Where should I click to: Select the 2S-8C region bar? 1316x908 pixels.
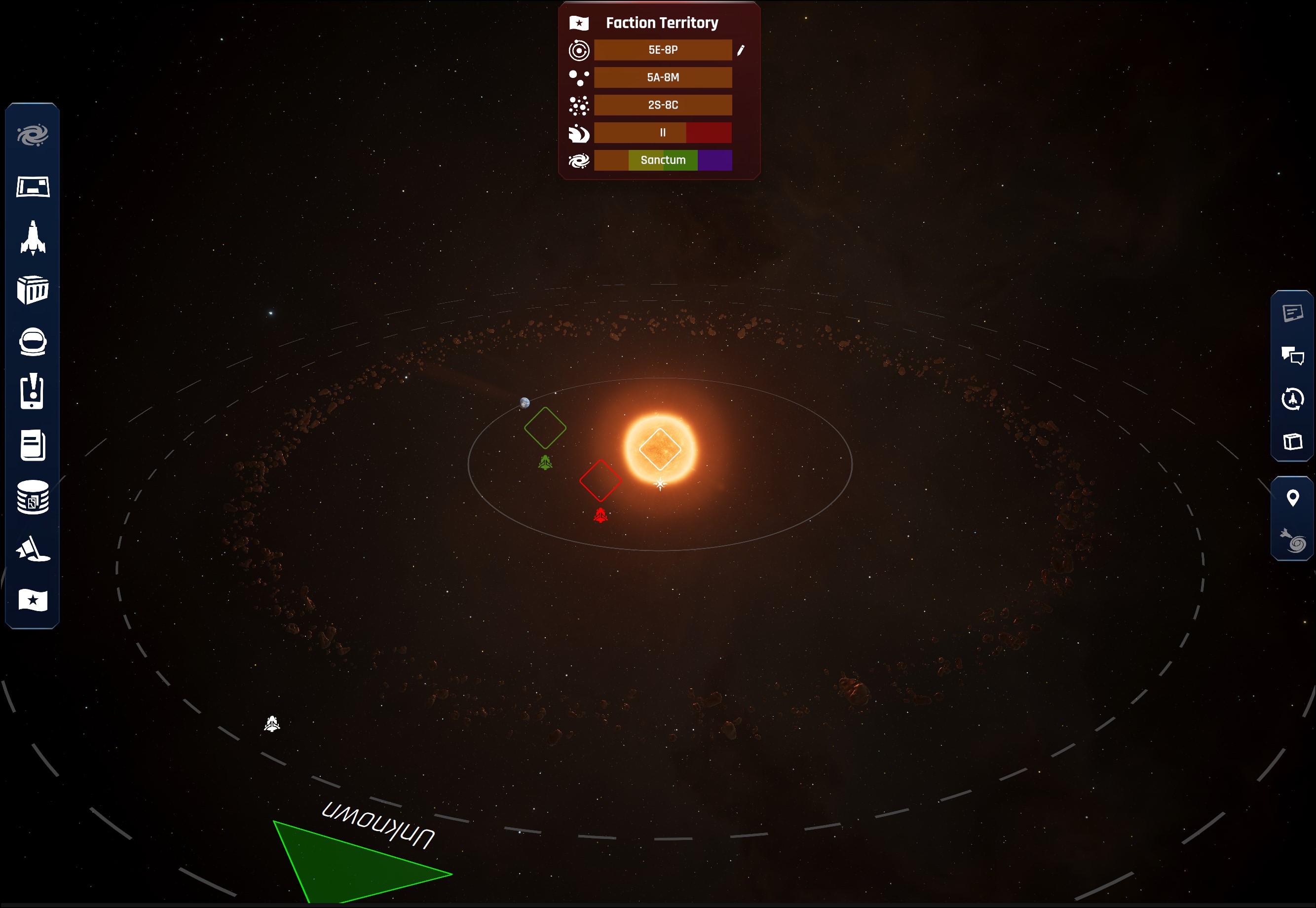coord(663,105)
